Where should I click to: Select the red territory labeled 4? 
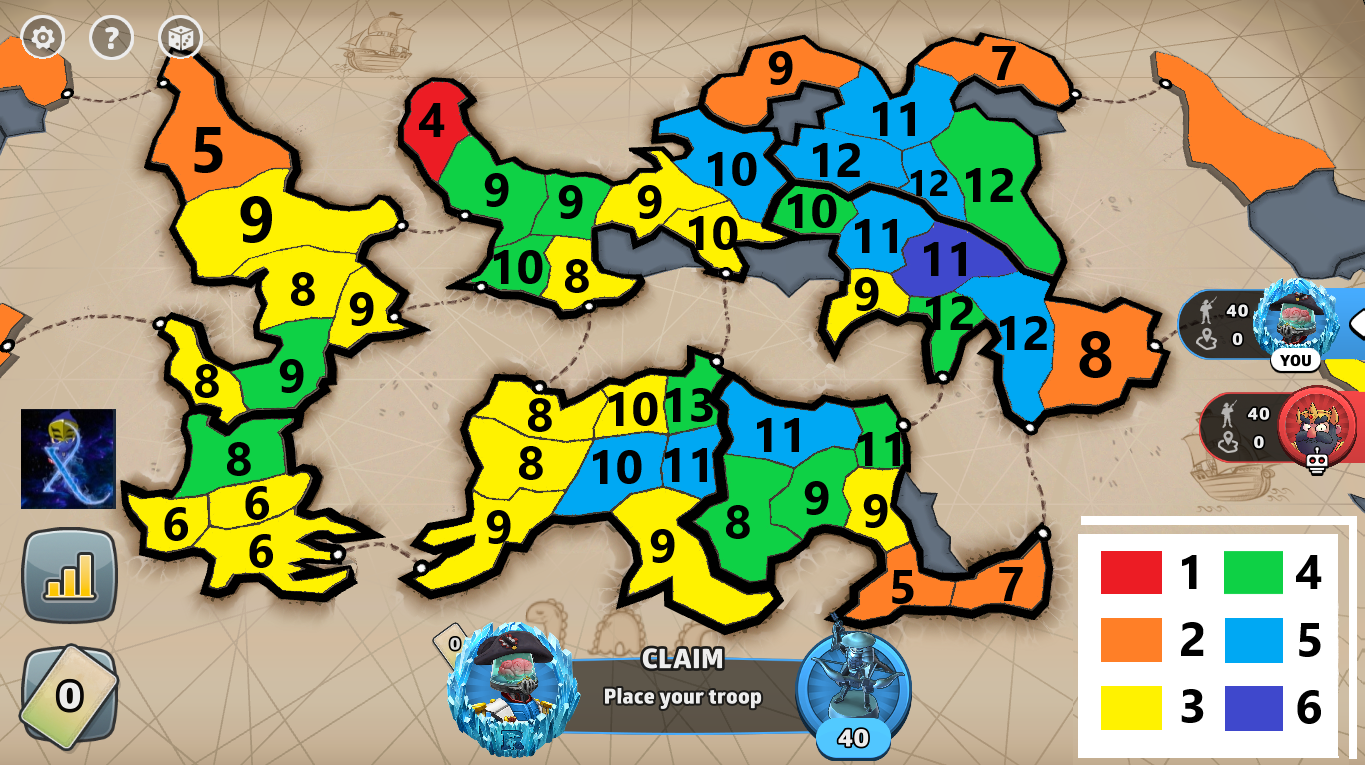point(433,121)
